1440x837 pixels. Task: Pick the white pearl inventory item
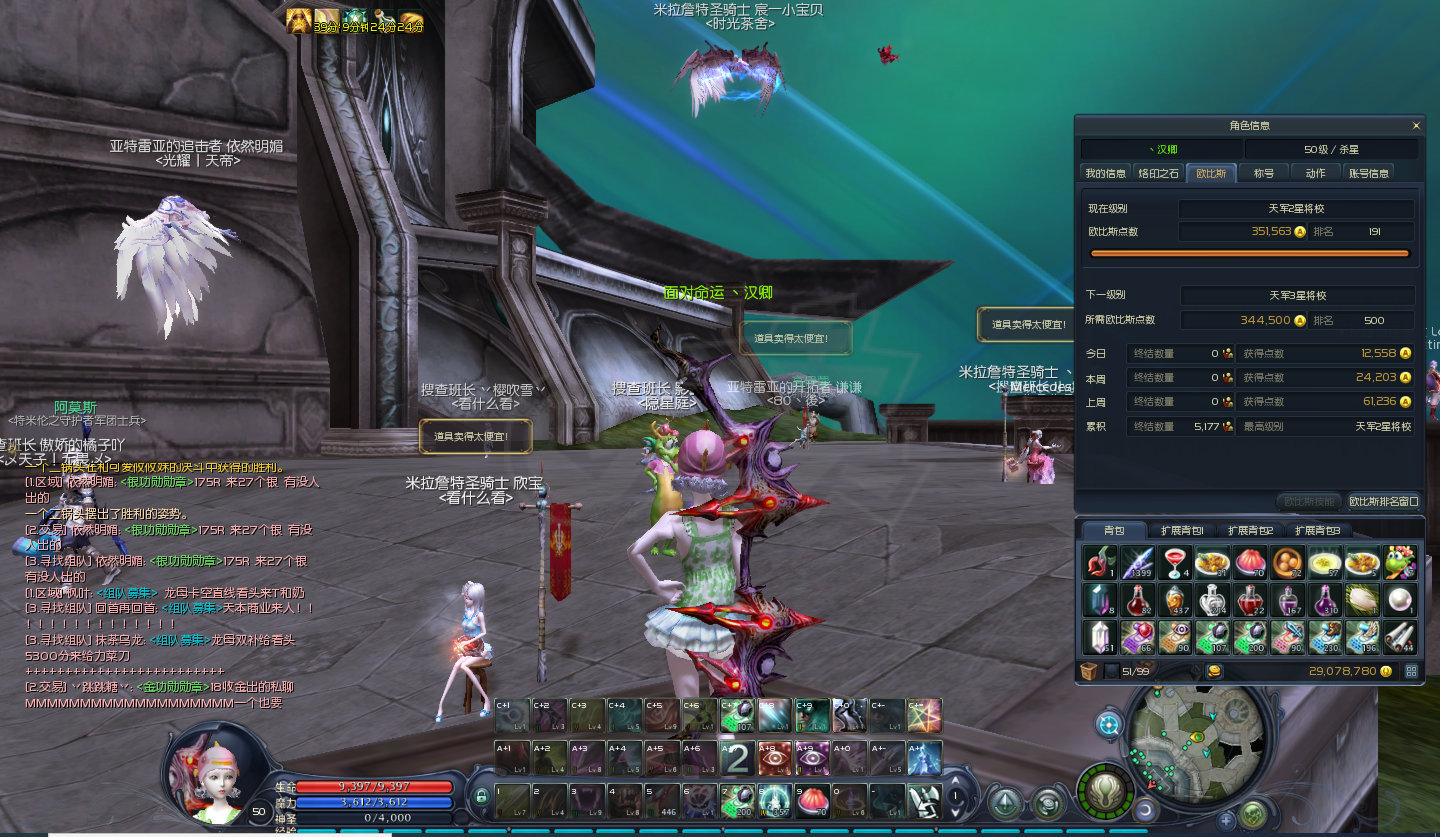click(x=1401, y=600)
